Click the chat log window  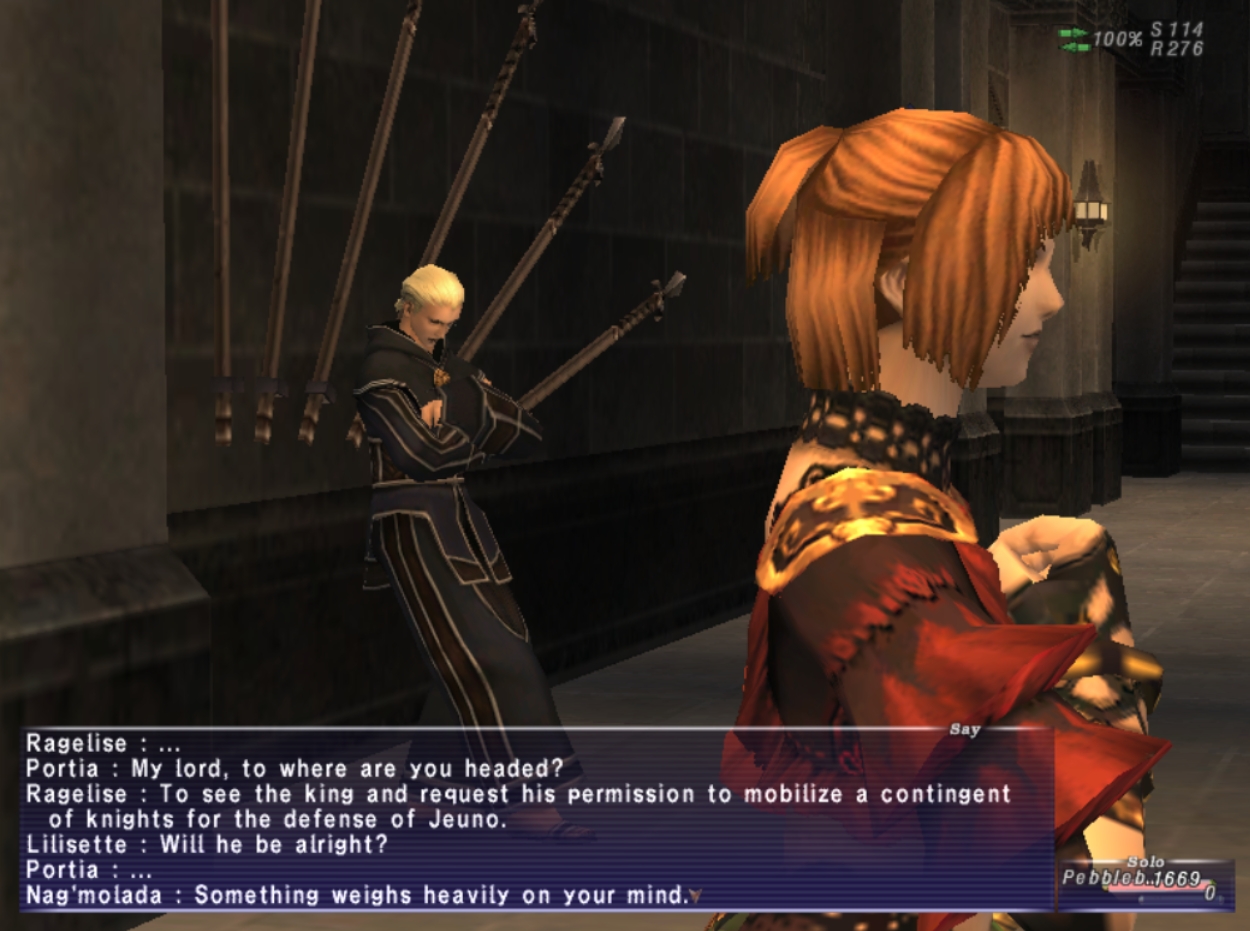tap(520, 820)
